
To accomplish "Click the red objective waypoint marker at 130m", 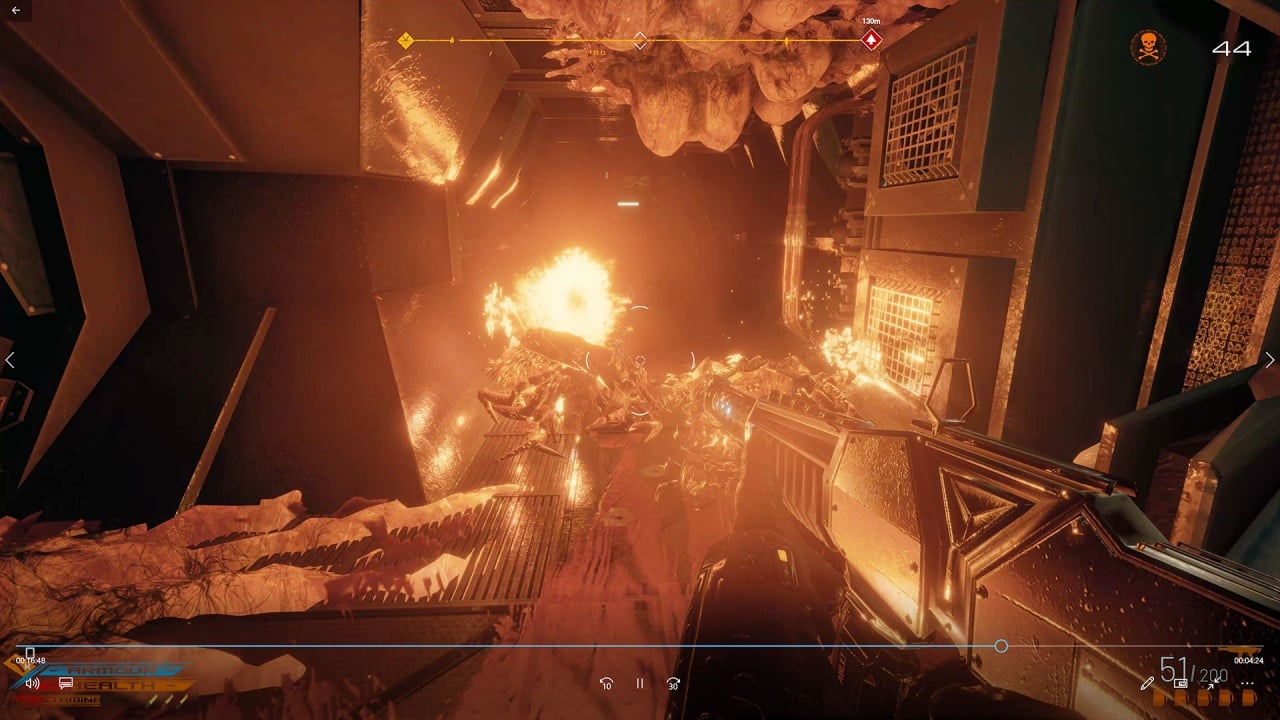I will 871,40.
